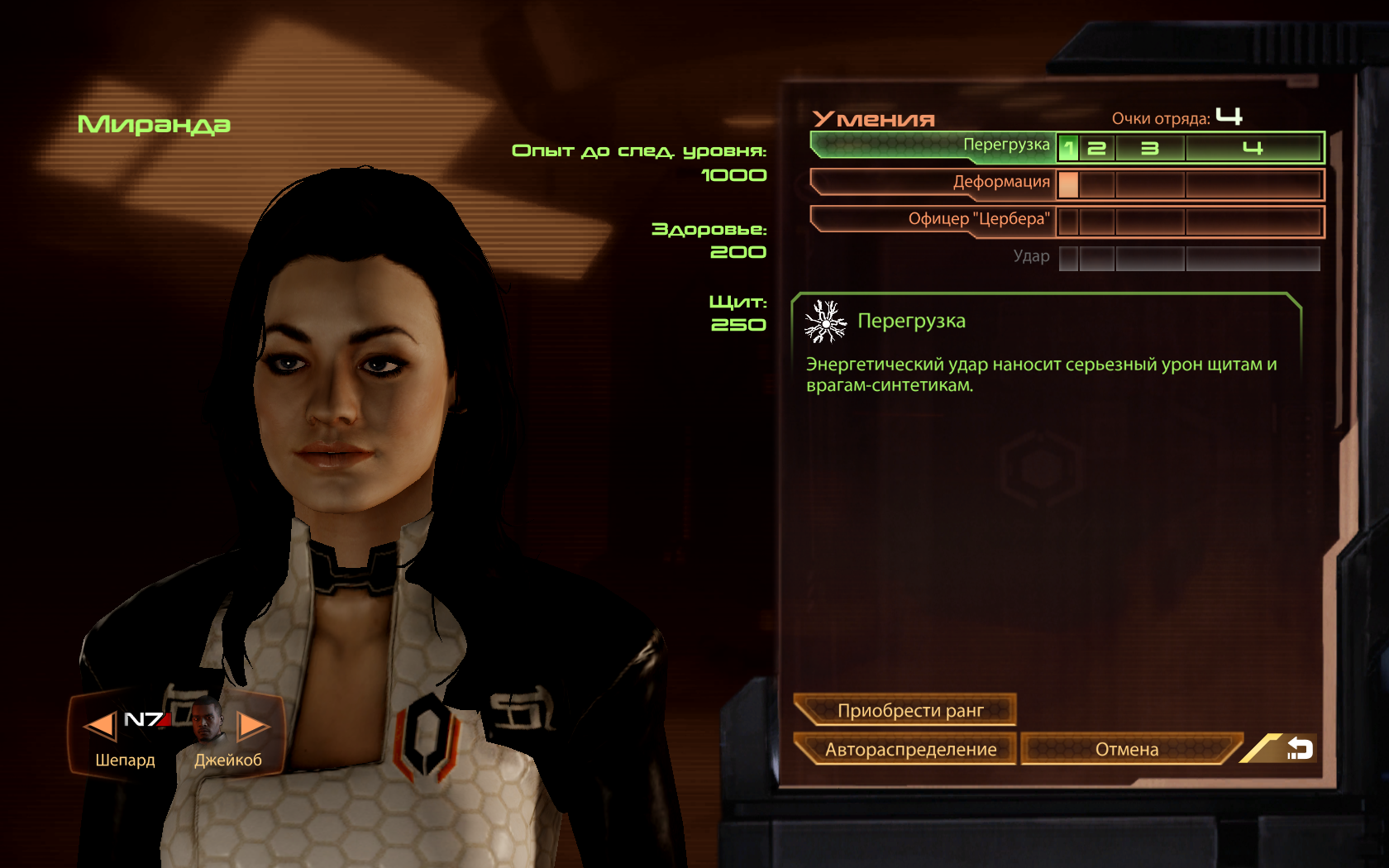Select the Перегрузка skill row
Screen dimensions: 1389x868
pyautogui.click(x=934, y=145)
